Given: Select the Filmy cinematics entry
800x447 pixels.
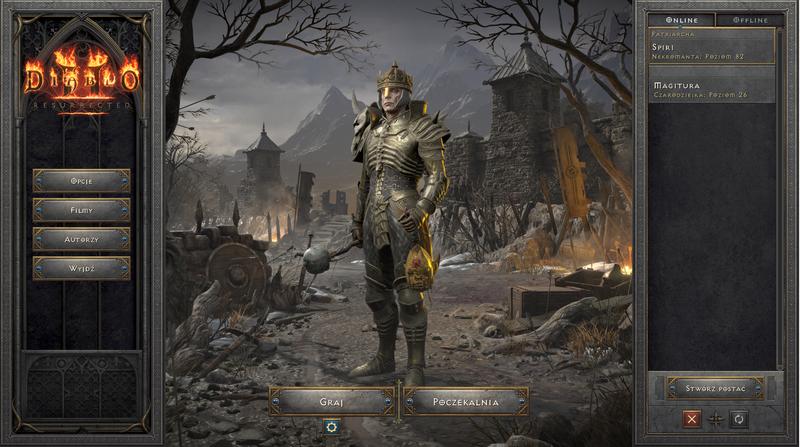Looking at the screenshot, I should [81, 210].
